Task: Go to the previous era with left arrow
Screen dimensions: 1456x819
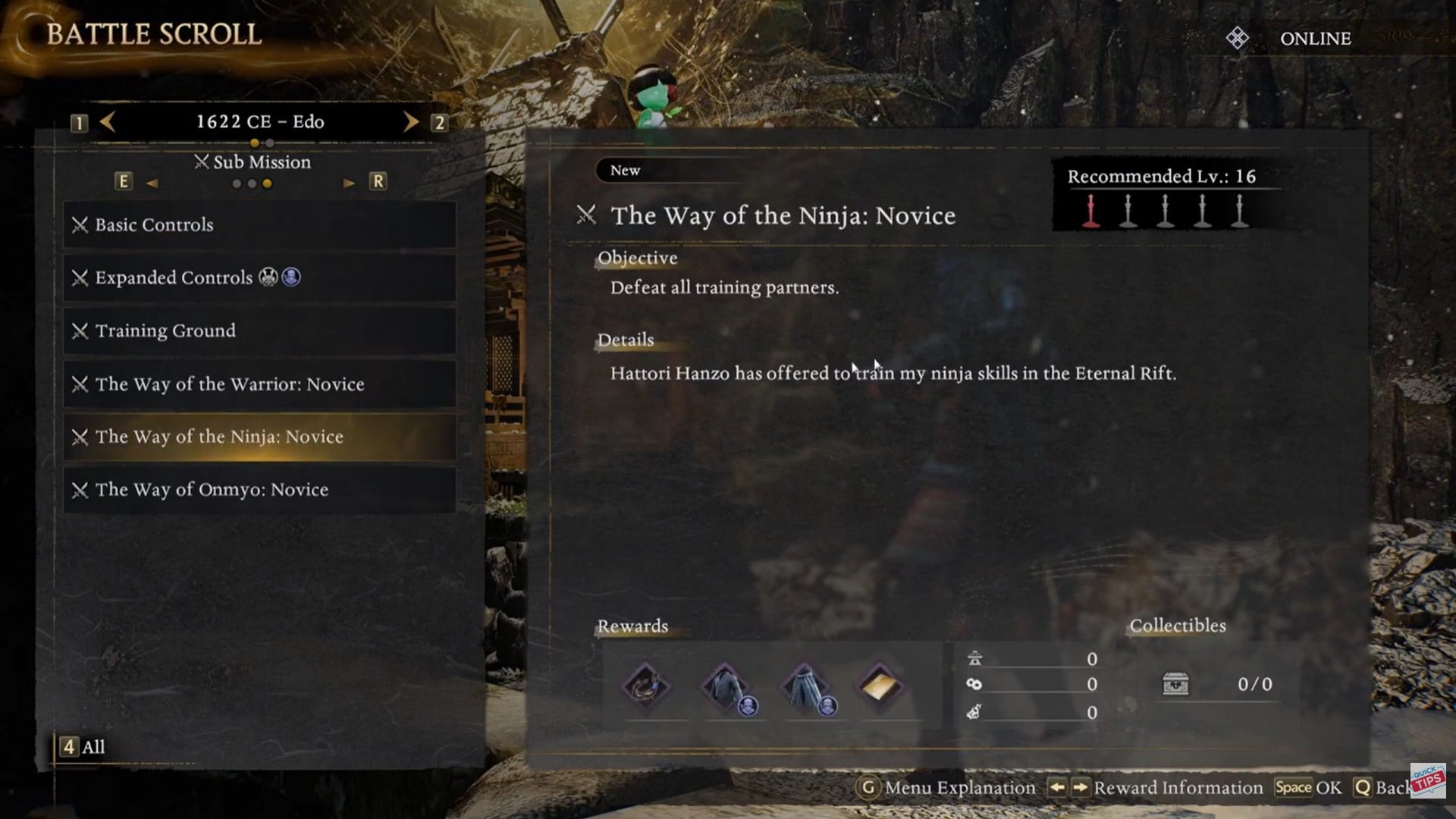Action: click(108, 122)
